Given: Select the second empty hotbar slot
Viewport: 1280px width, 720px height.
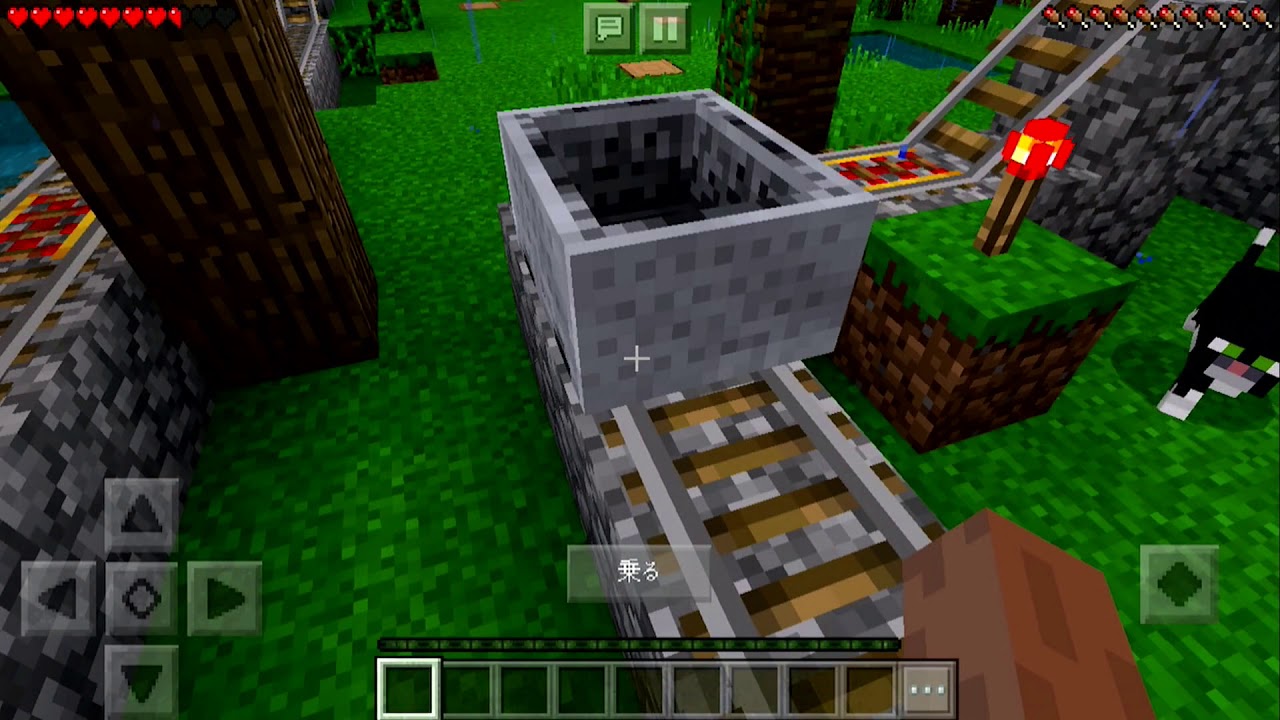Looking at the screenshot, I should coord(469,686).
